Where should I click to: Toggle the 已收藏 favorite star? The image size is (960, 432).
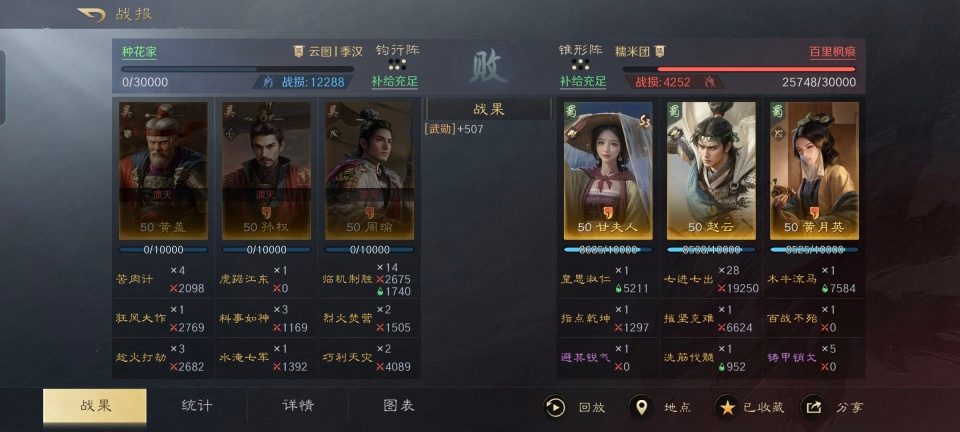750,407
